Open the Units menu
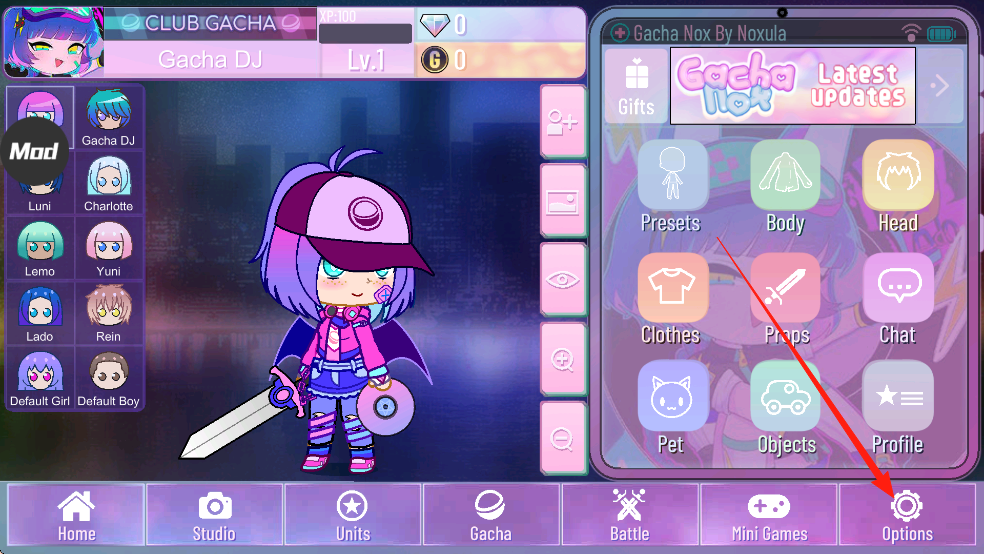Viewport: 984px width, 554px height. 352,515
